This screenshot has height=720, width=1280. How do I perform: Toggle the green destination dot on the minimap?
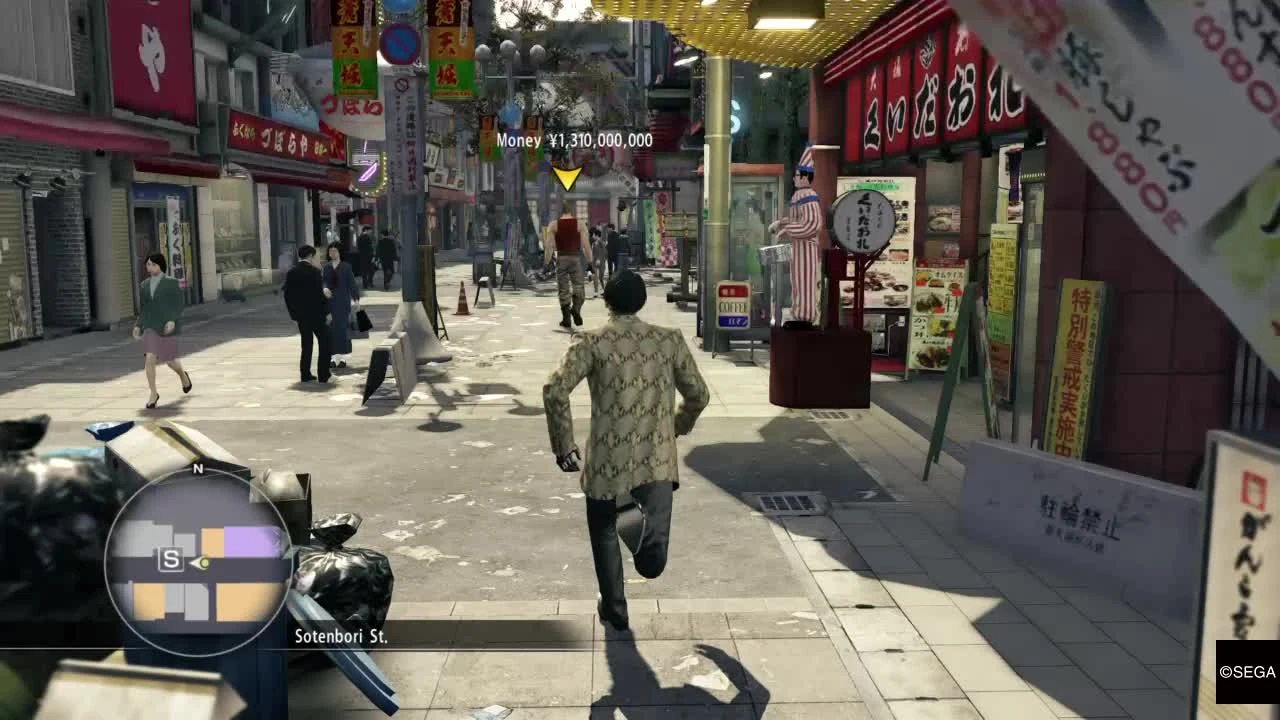tap(203, 562)
